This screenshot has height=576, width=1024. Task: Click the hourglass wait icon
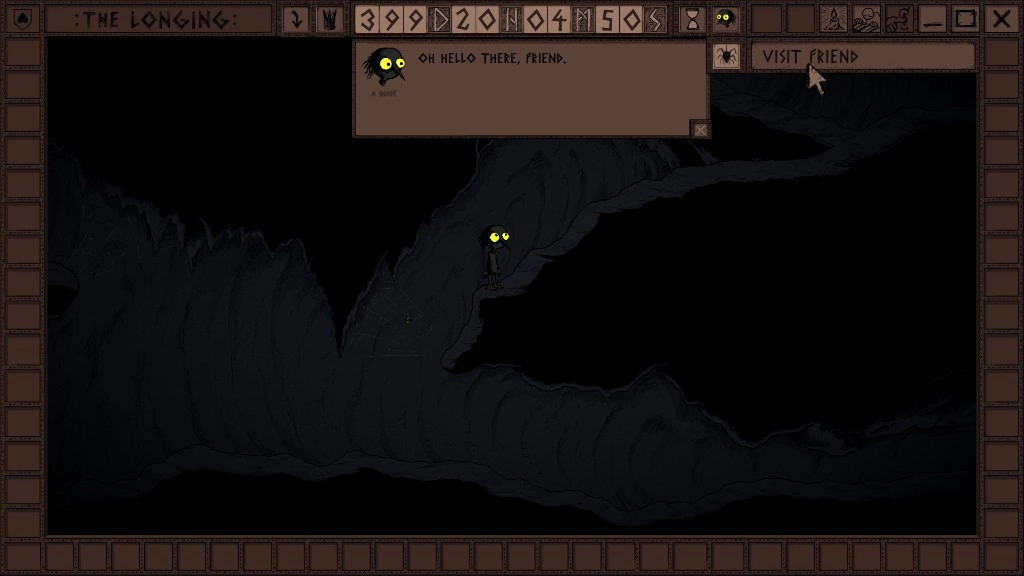691,19
